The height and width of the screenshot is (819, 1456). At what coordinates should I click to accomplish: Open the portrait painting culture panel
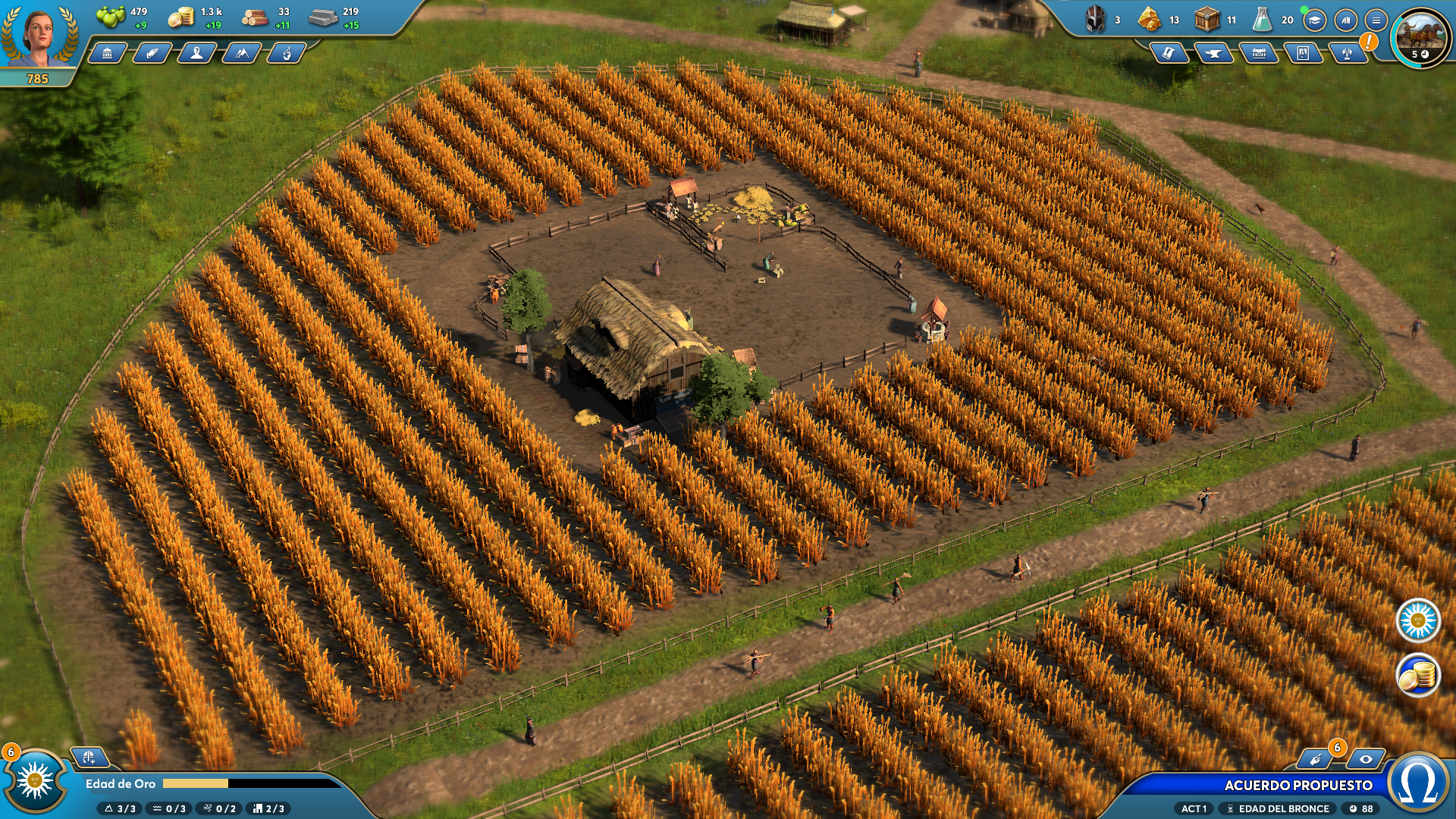1303,53
